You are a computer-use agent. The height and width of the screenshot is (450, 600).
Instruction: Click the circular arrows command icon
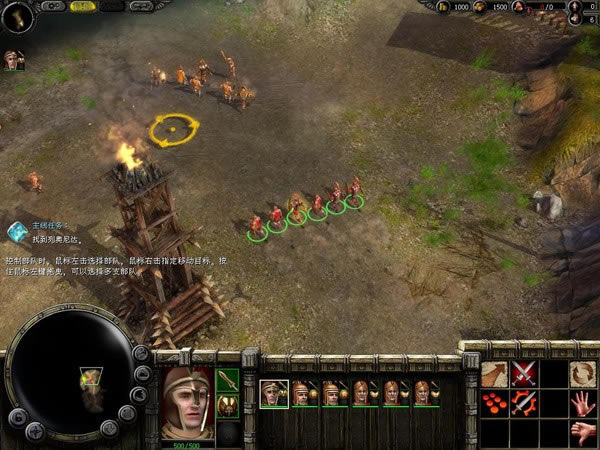tap(583, 374)
